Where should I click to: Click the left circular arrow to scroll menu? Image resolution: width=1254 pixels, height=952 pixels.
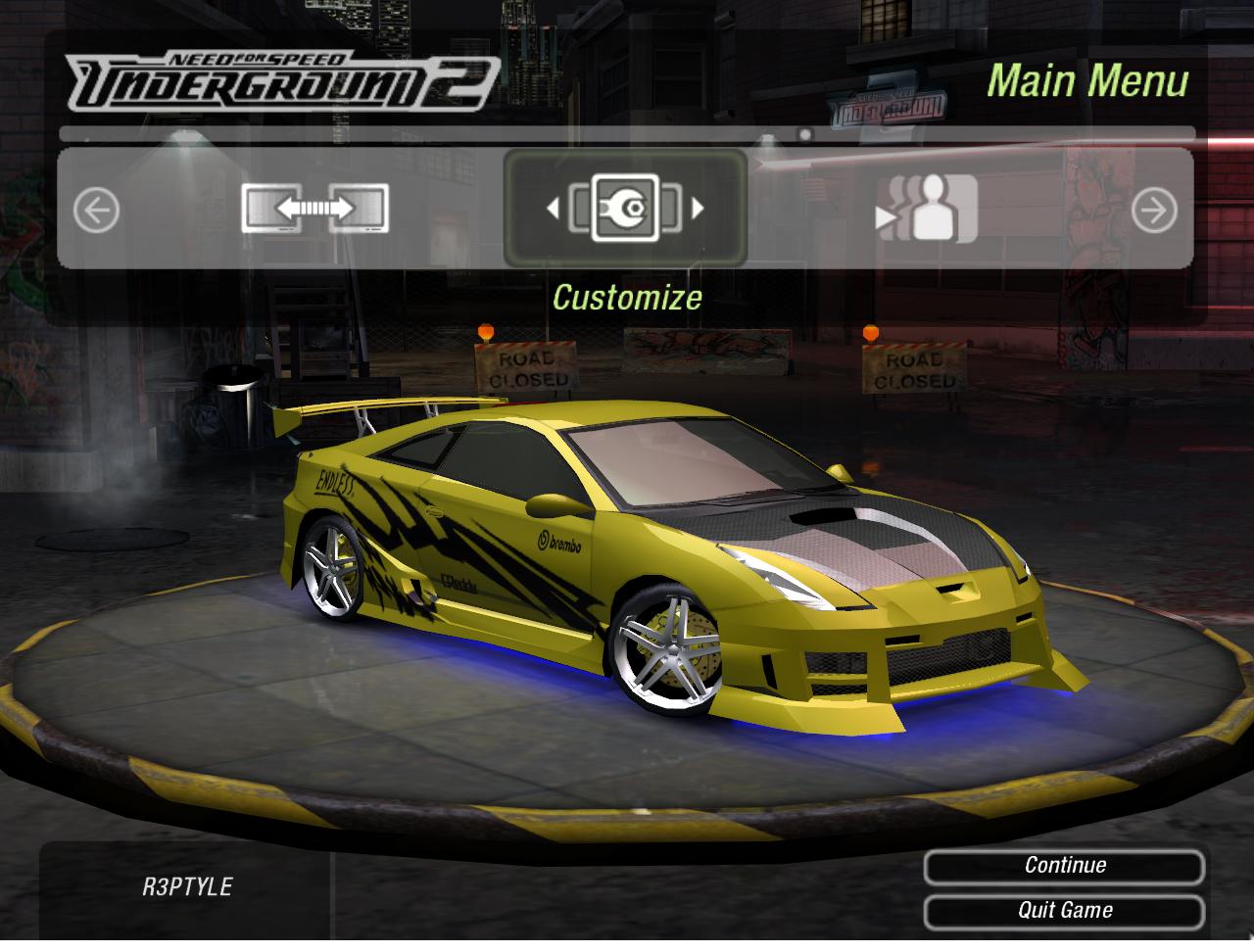(97, 210)
